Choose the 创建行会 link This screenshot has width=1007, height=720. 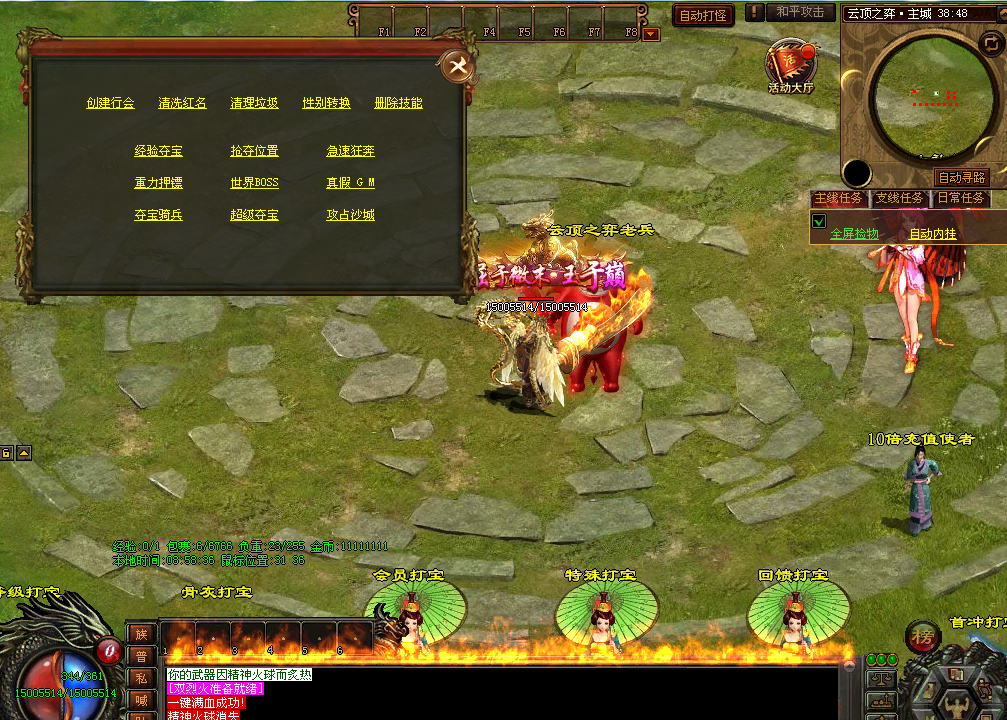110,103
